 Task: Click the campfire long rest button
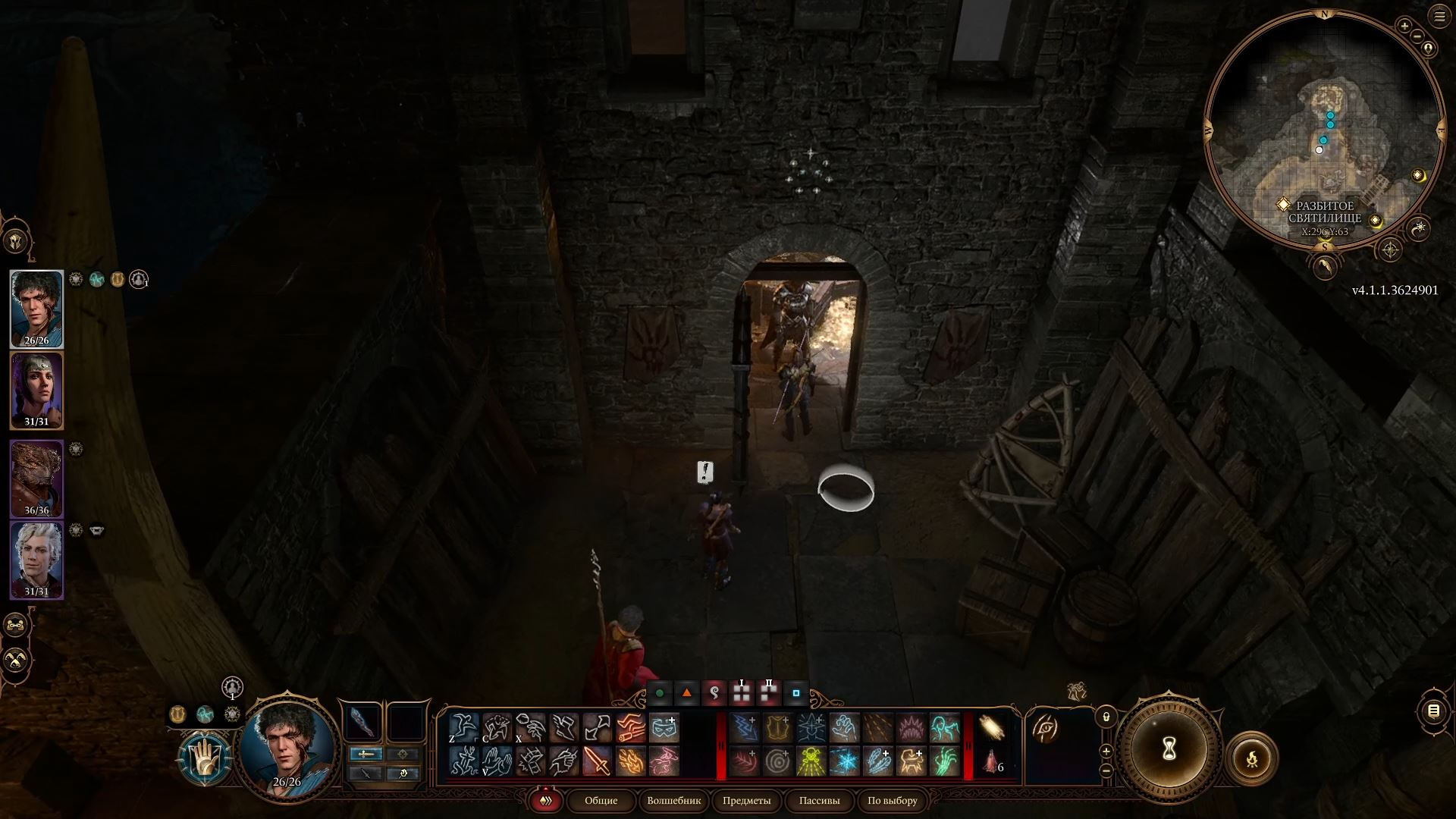click(1252, 758)
